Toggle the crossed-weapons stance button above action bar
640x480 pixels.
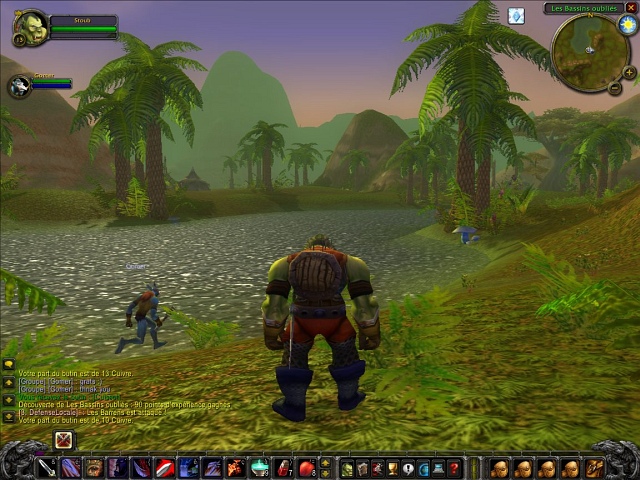[x=64, y=439]
